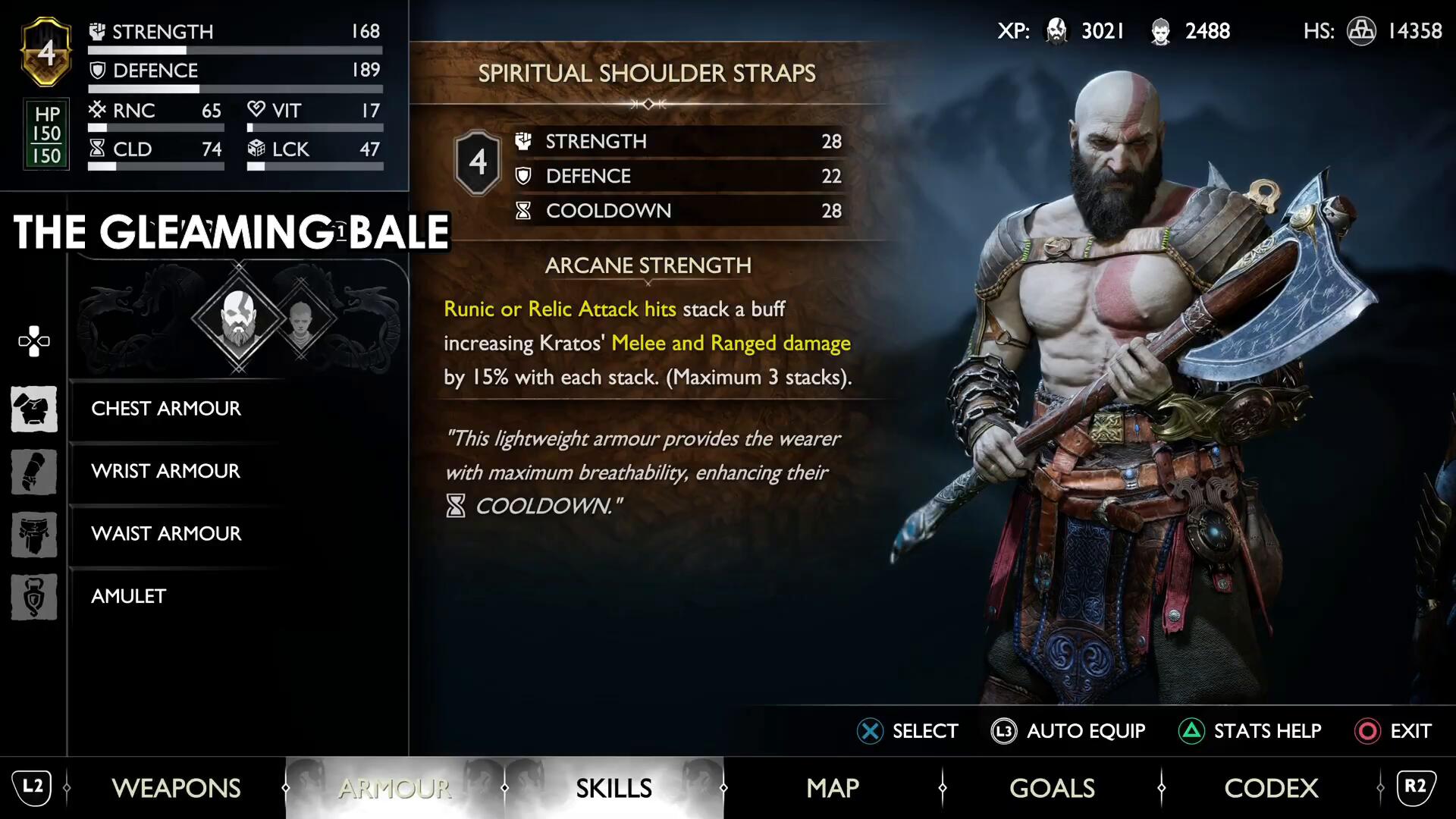Viewport: 1456px width, 819px height.
Task: Open the Map tab
Action: click(x=833, y=788)
